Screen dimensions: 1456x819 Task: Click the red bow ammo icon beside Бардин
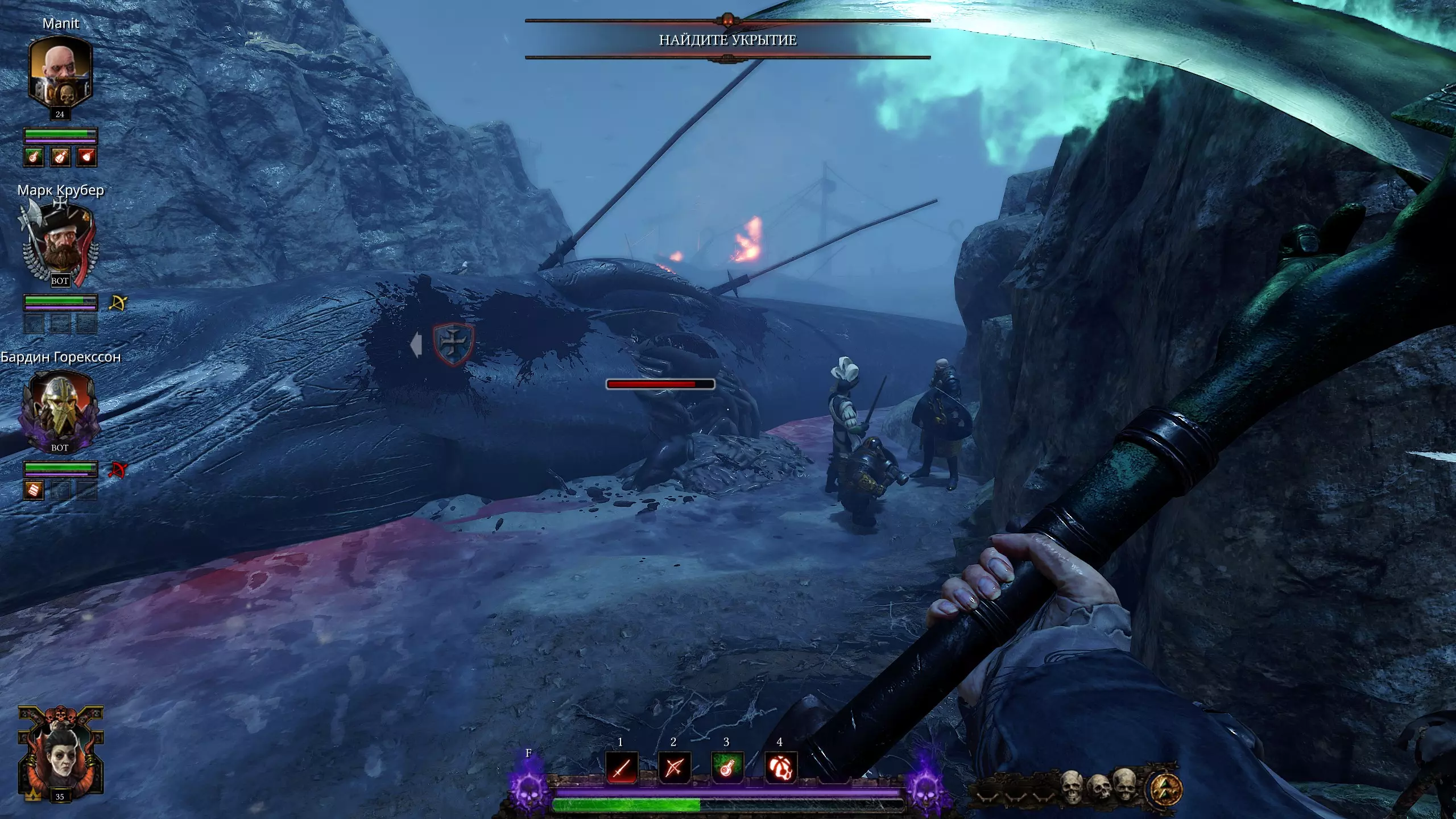(118, 470)
